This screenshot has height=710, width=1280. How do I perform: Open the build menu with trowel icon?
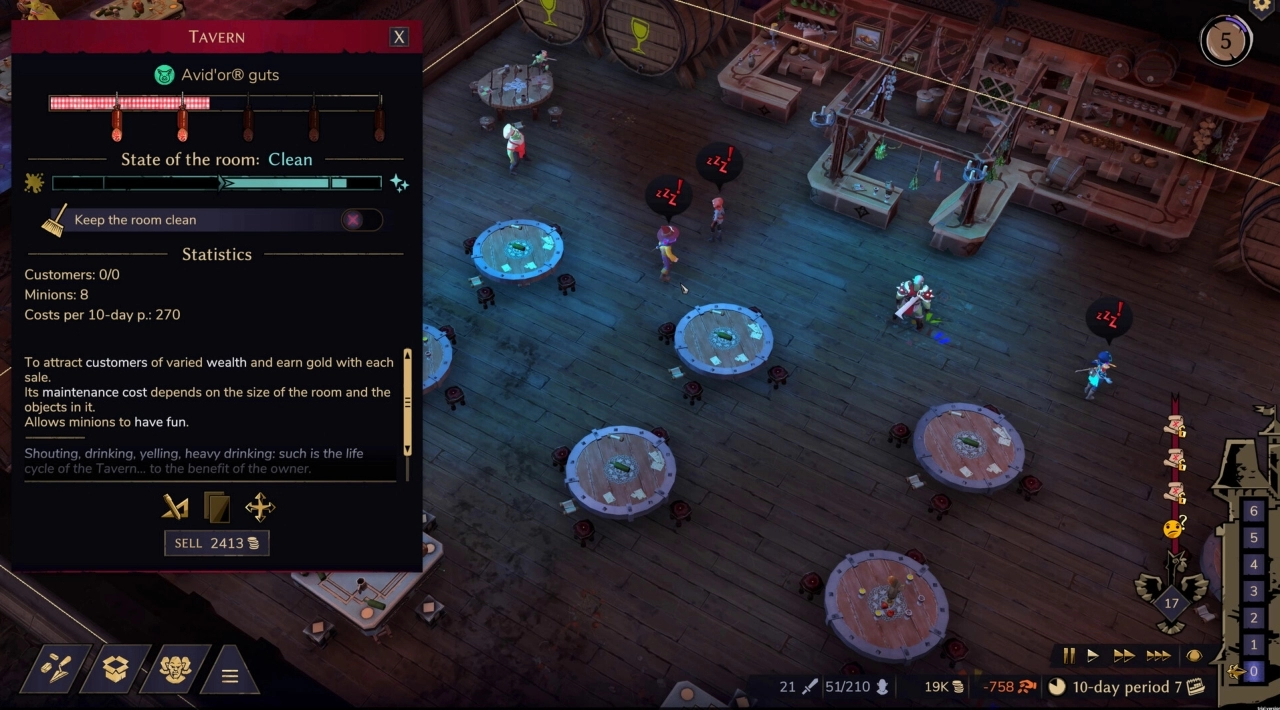coord(55,669)
